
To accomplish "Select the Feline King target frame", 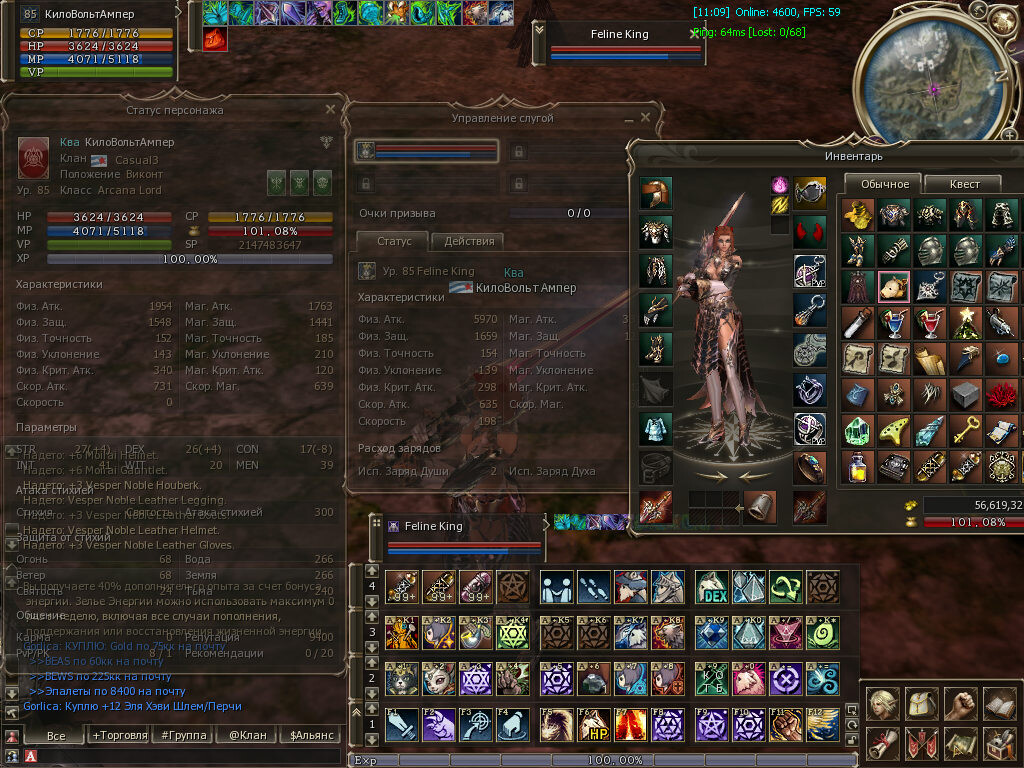I will pos(620,35).
